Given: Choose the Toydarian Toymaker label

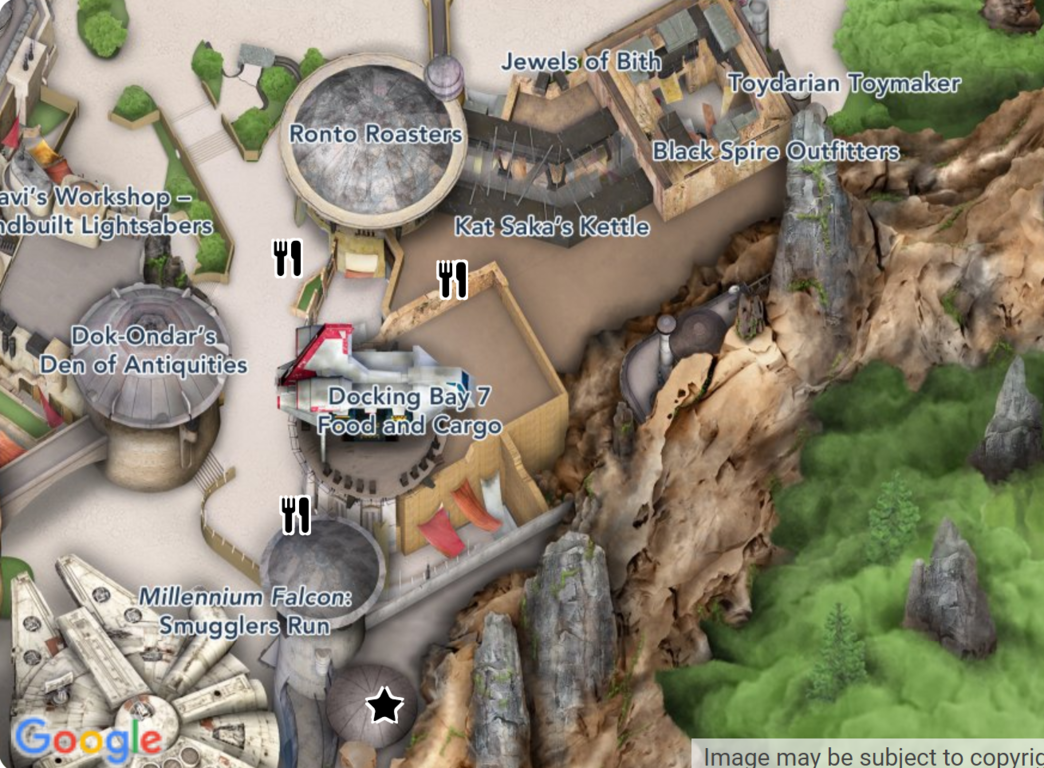Looking at the screenshot, I should (845, 84).
